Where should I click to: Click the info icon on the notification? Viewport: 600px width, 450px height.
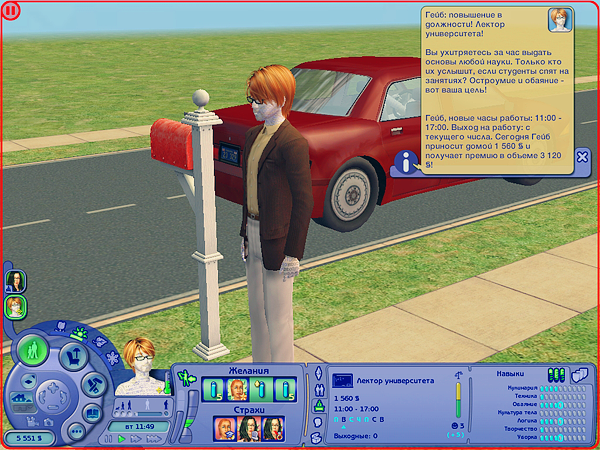[405, 159]
